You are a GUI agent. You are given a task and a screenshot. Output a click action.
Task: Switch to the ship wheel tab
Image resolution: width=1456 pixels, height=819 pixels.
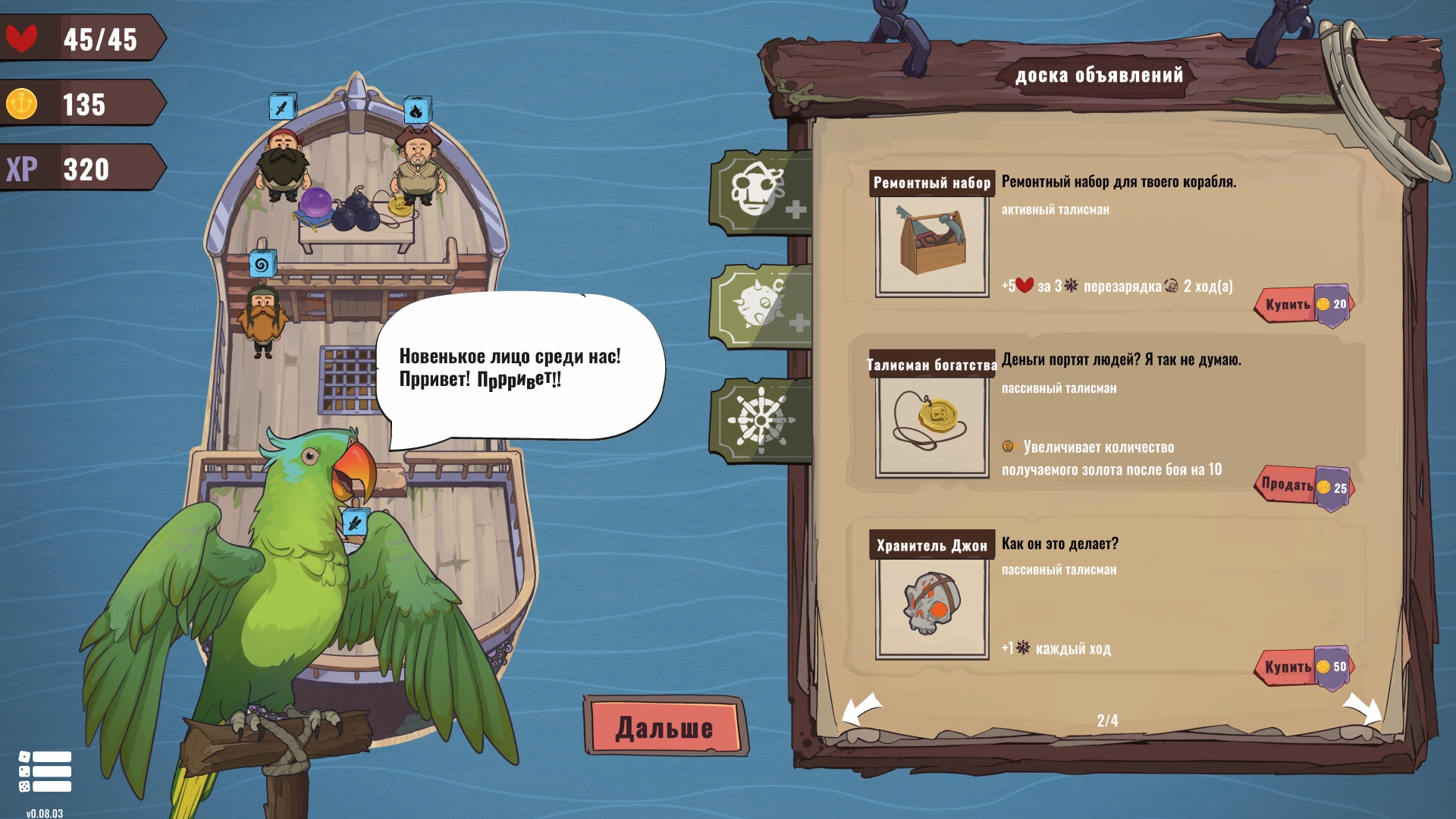(x=762, y=419)
